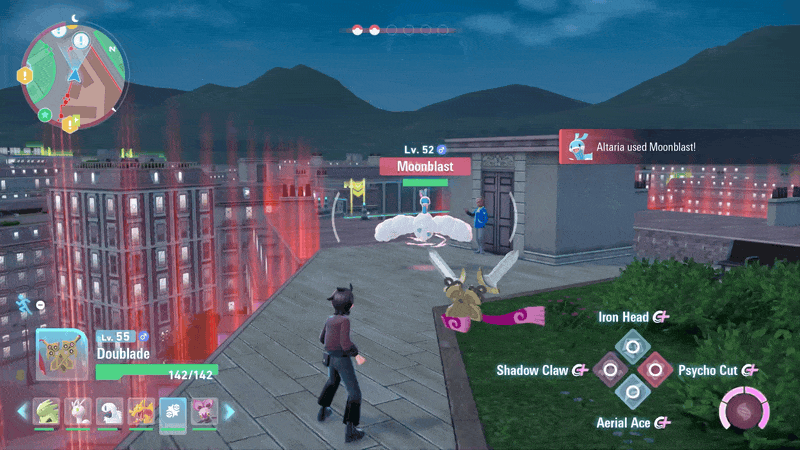Viewport: 800px width, 450px height.
Task: Click the party bar left arrow
Action: coord(22,411)
